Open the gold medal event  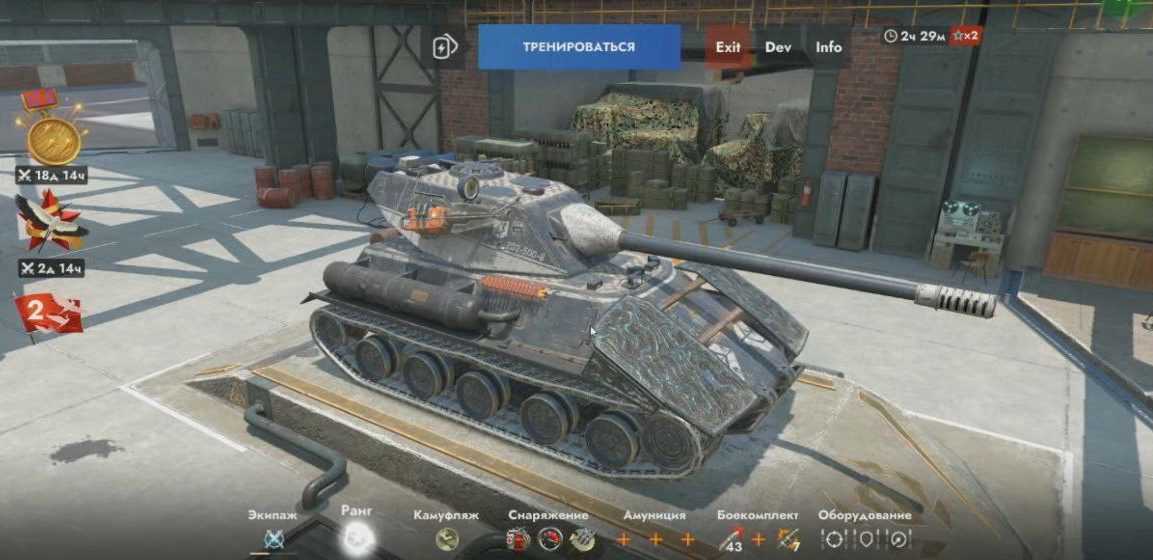click(54, 138)
